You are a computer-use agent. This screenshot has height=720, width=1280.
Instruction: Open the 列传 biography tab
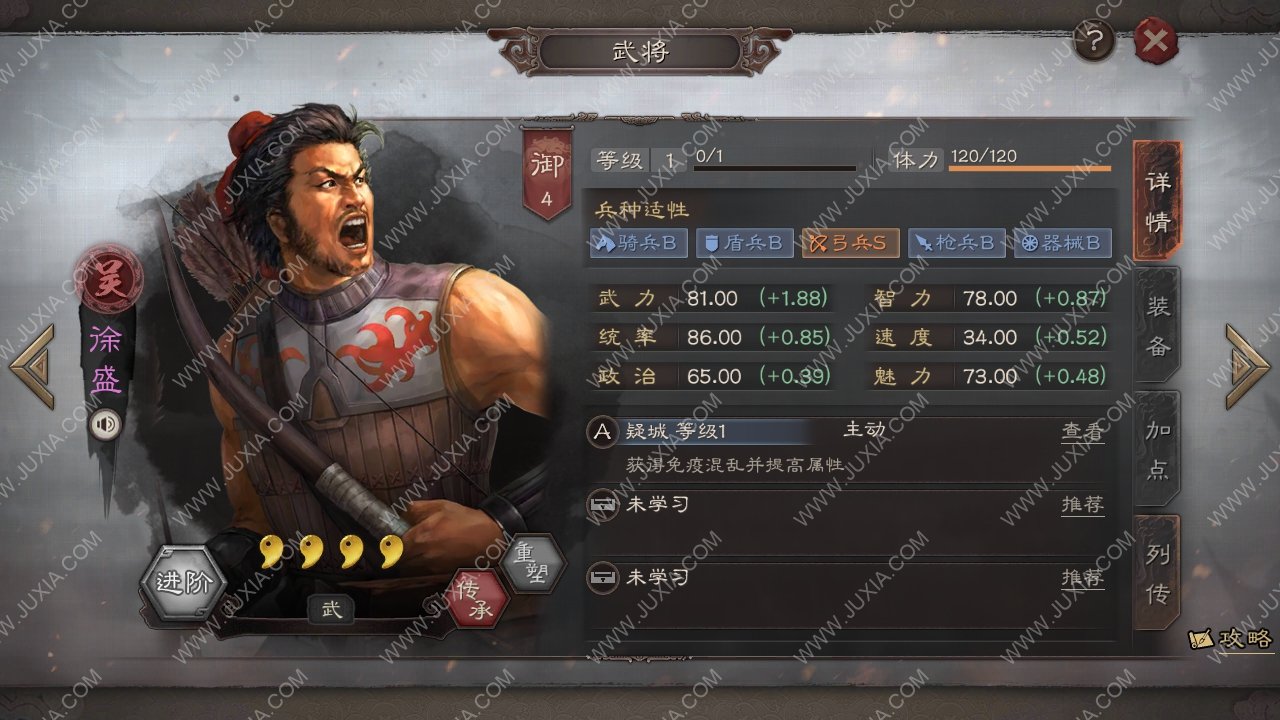coord(1157,574)
